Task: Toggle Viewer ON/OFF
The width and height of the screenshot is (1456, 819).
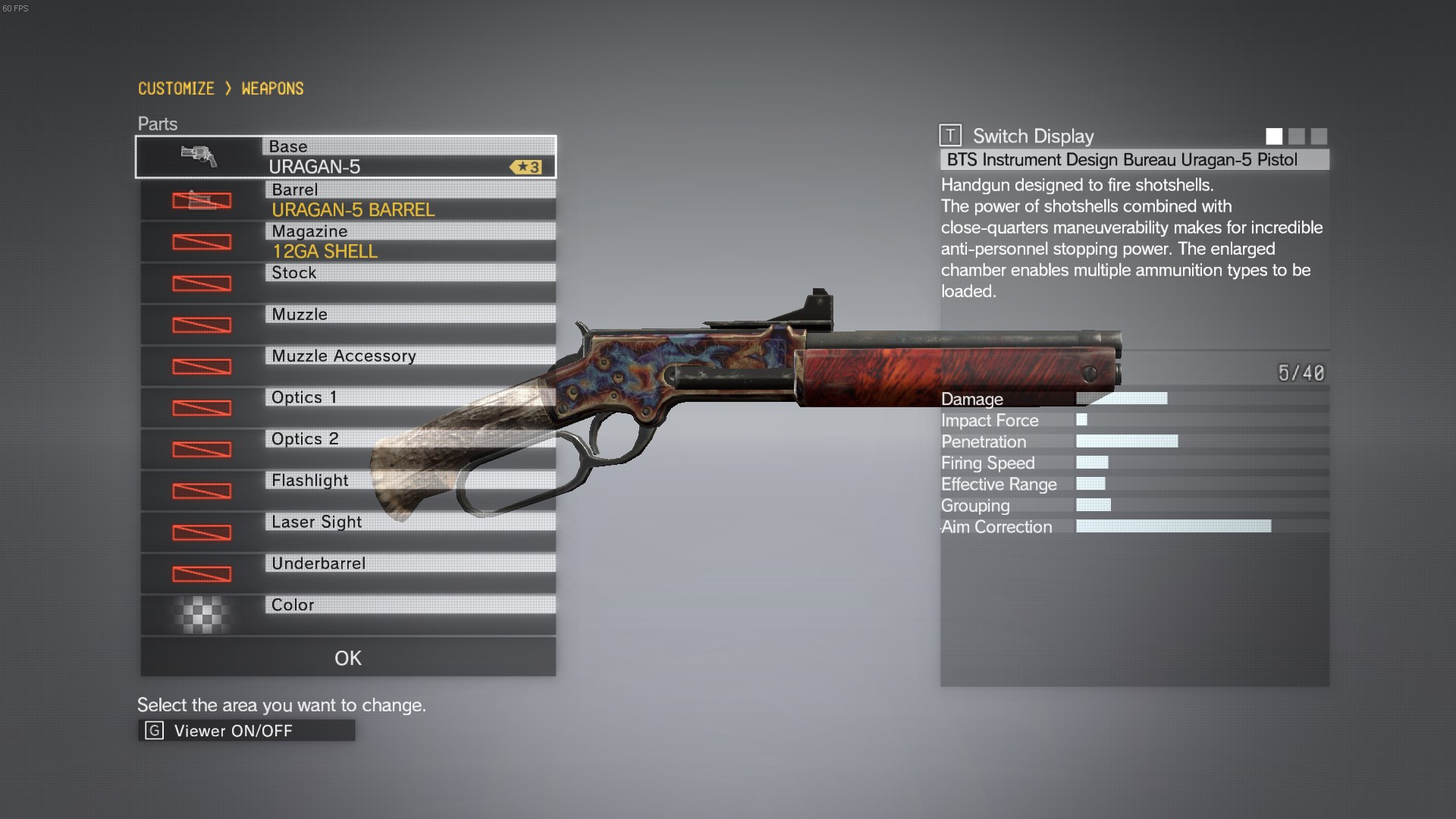Action: point(246,730)
